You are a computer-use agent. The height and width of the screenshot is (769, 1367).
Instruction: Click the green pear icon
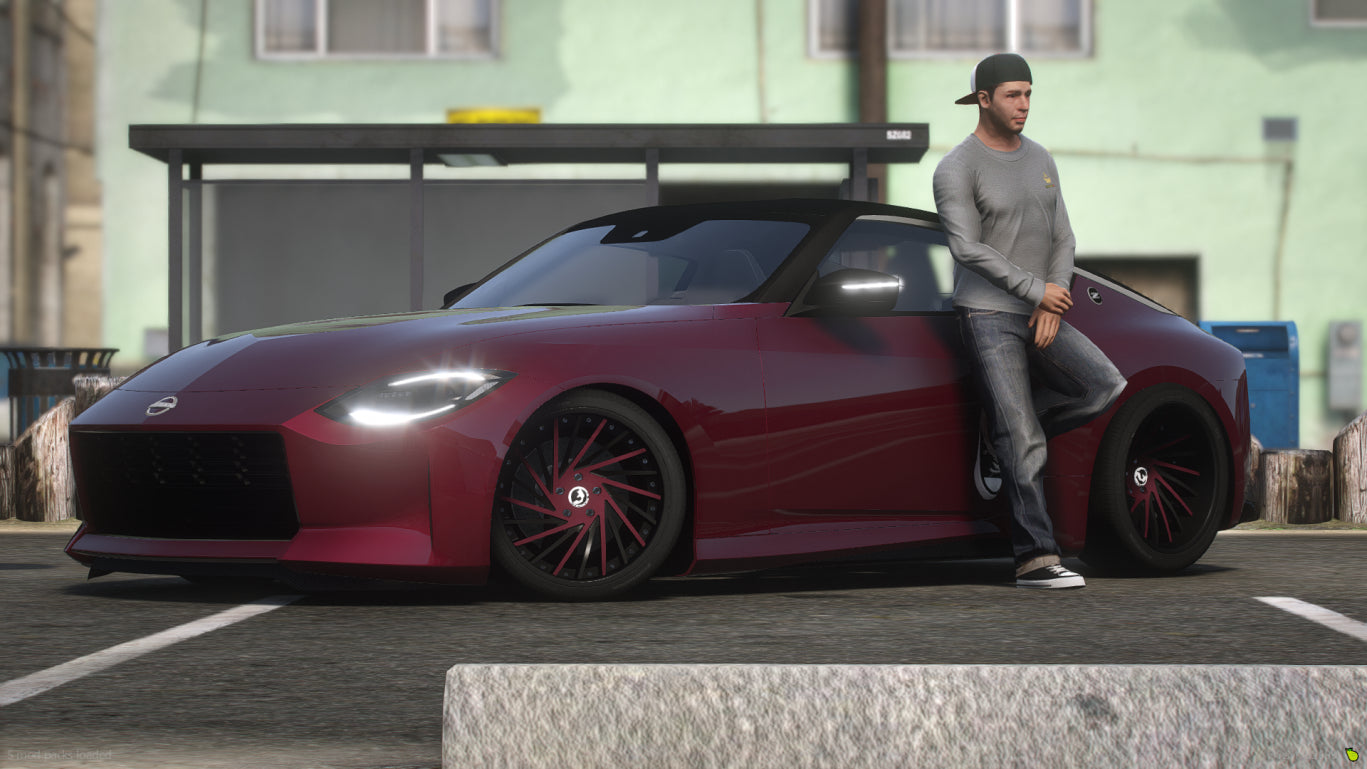[x=1352, y=755]
